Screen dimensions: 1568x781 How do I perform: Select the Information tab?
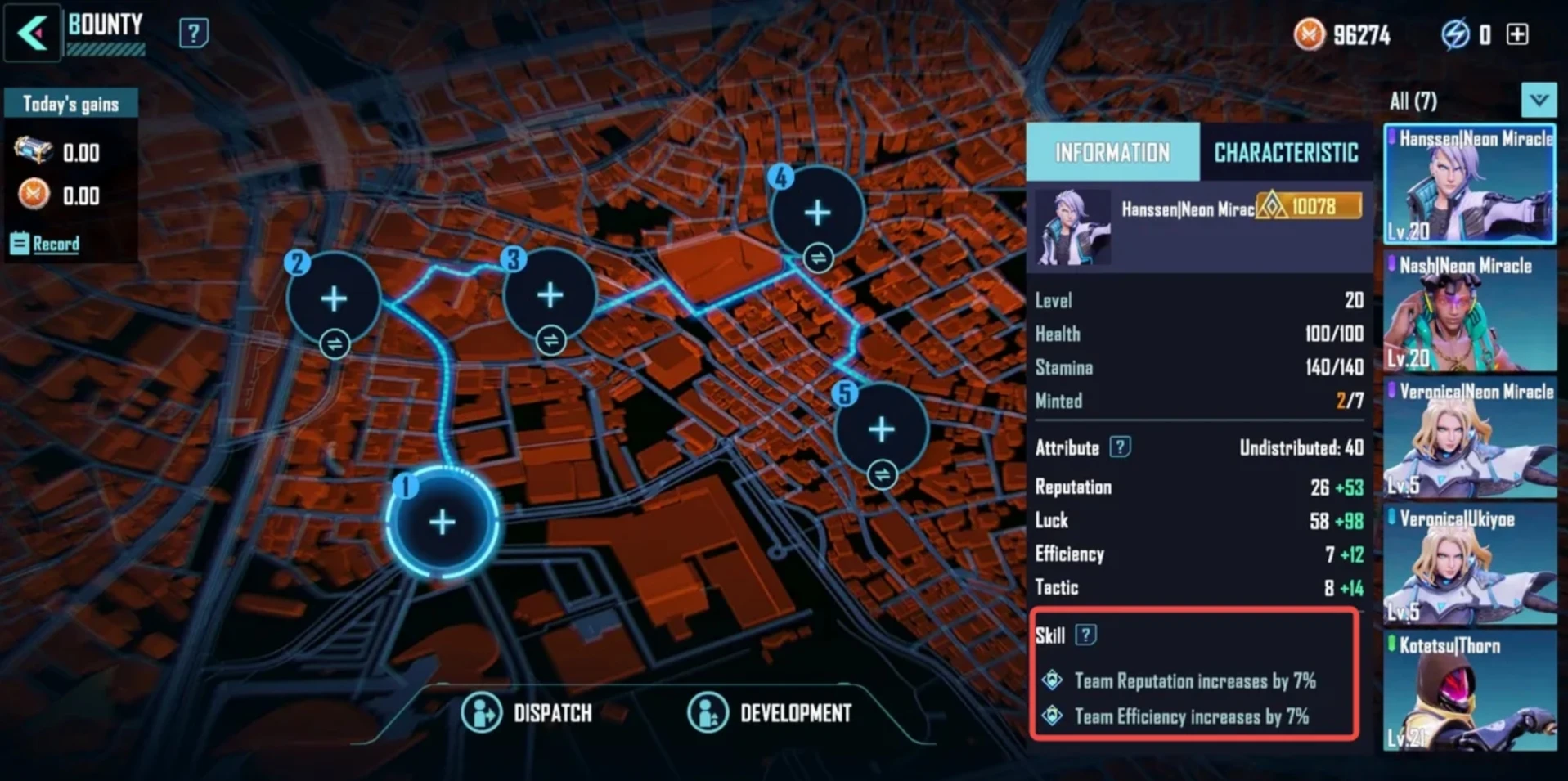[x=1112, y=153]
